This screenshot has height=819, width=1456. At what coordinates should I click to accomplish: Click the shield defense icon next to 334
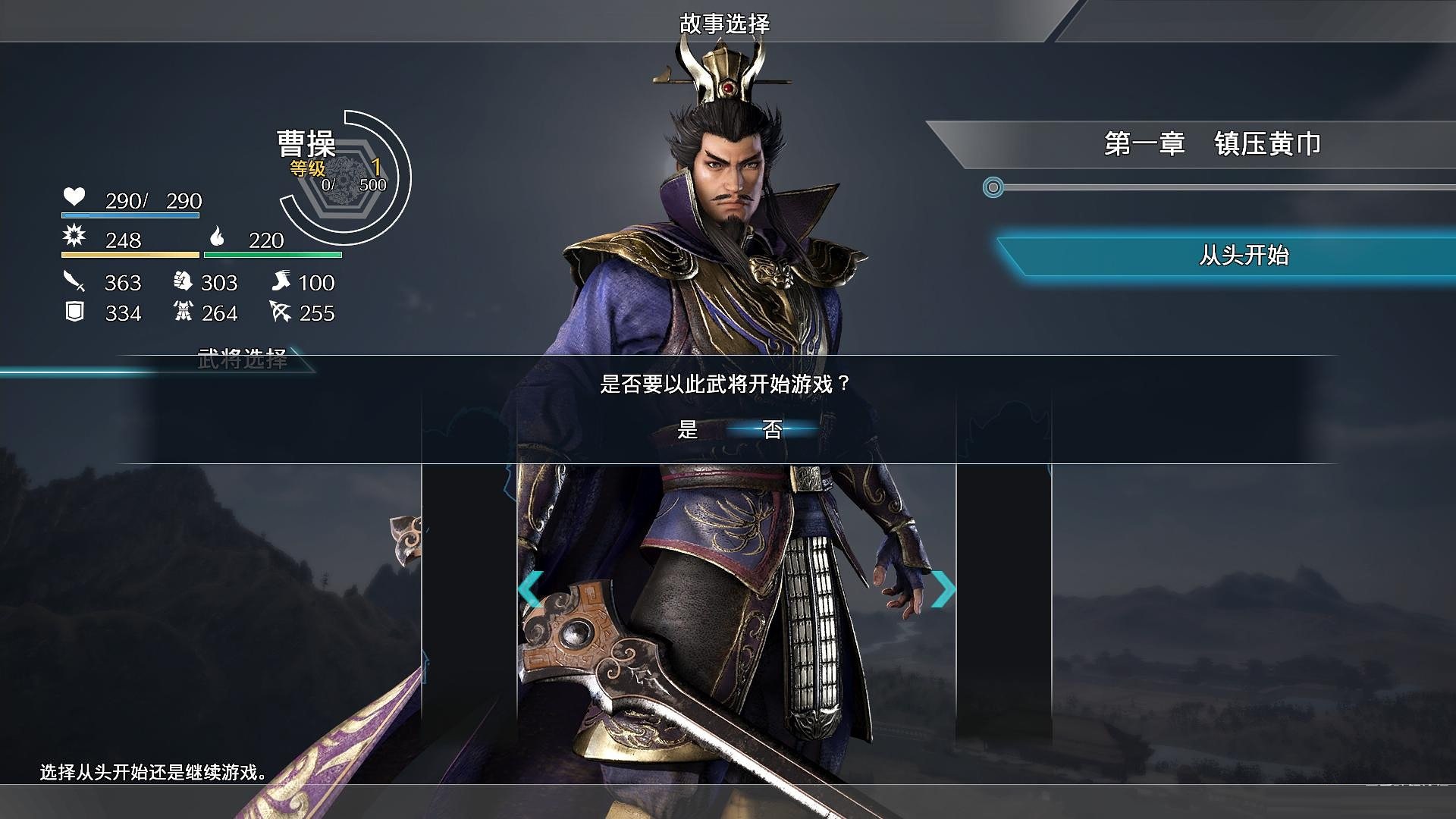pyautogui.click(x=74, y=309)
